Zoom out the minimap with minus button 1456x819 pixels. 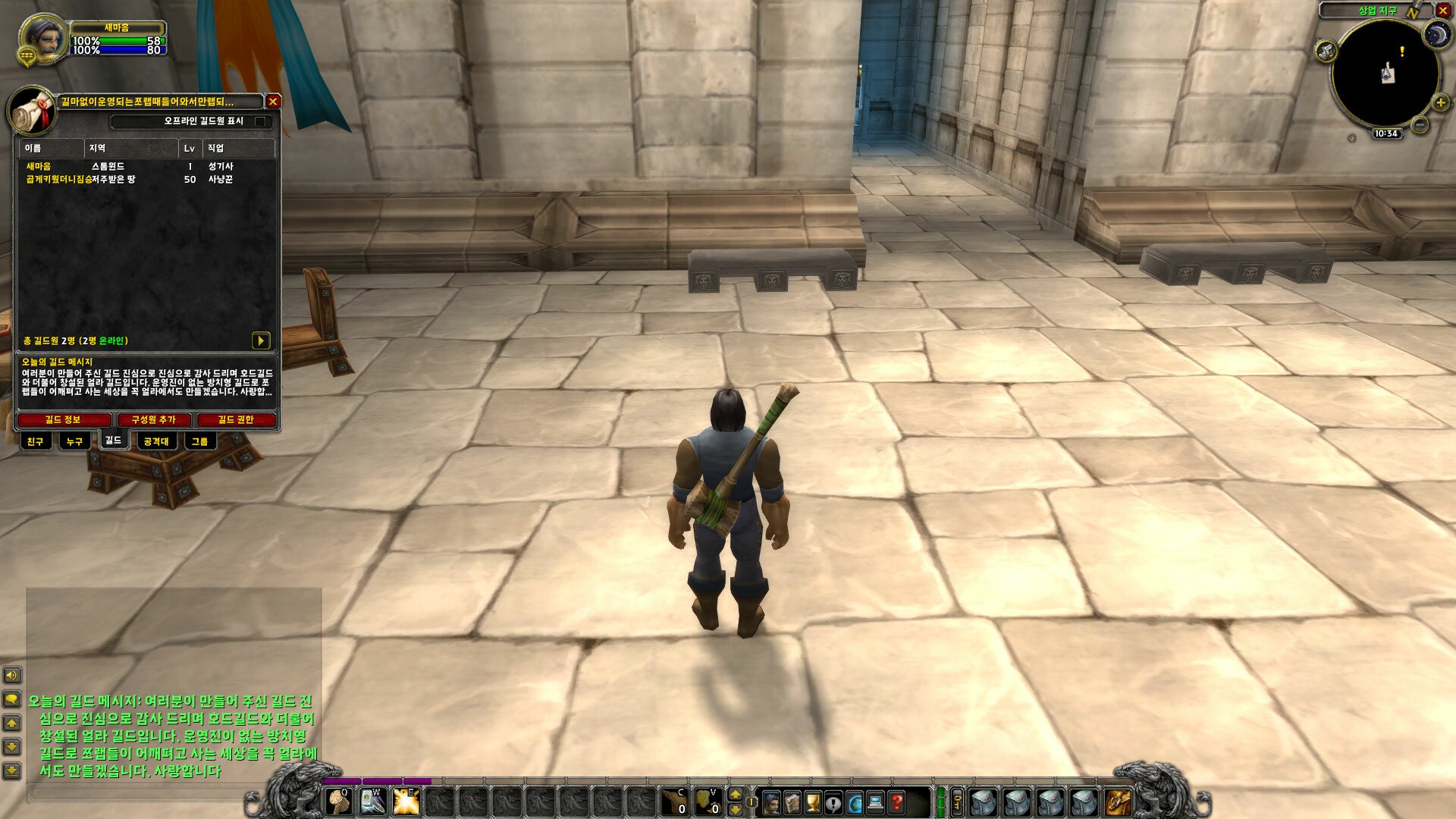pos(1420,124)
